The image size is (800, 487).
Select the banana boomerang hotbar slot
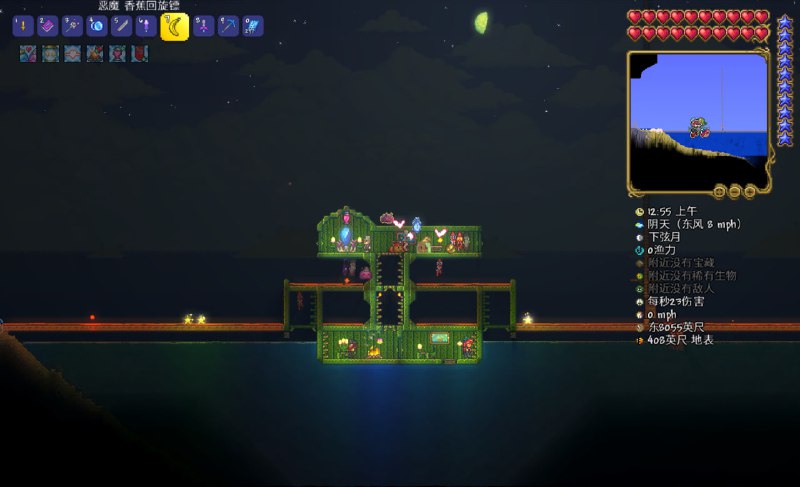pyautogui.click(x=175, y=27)
